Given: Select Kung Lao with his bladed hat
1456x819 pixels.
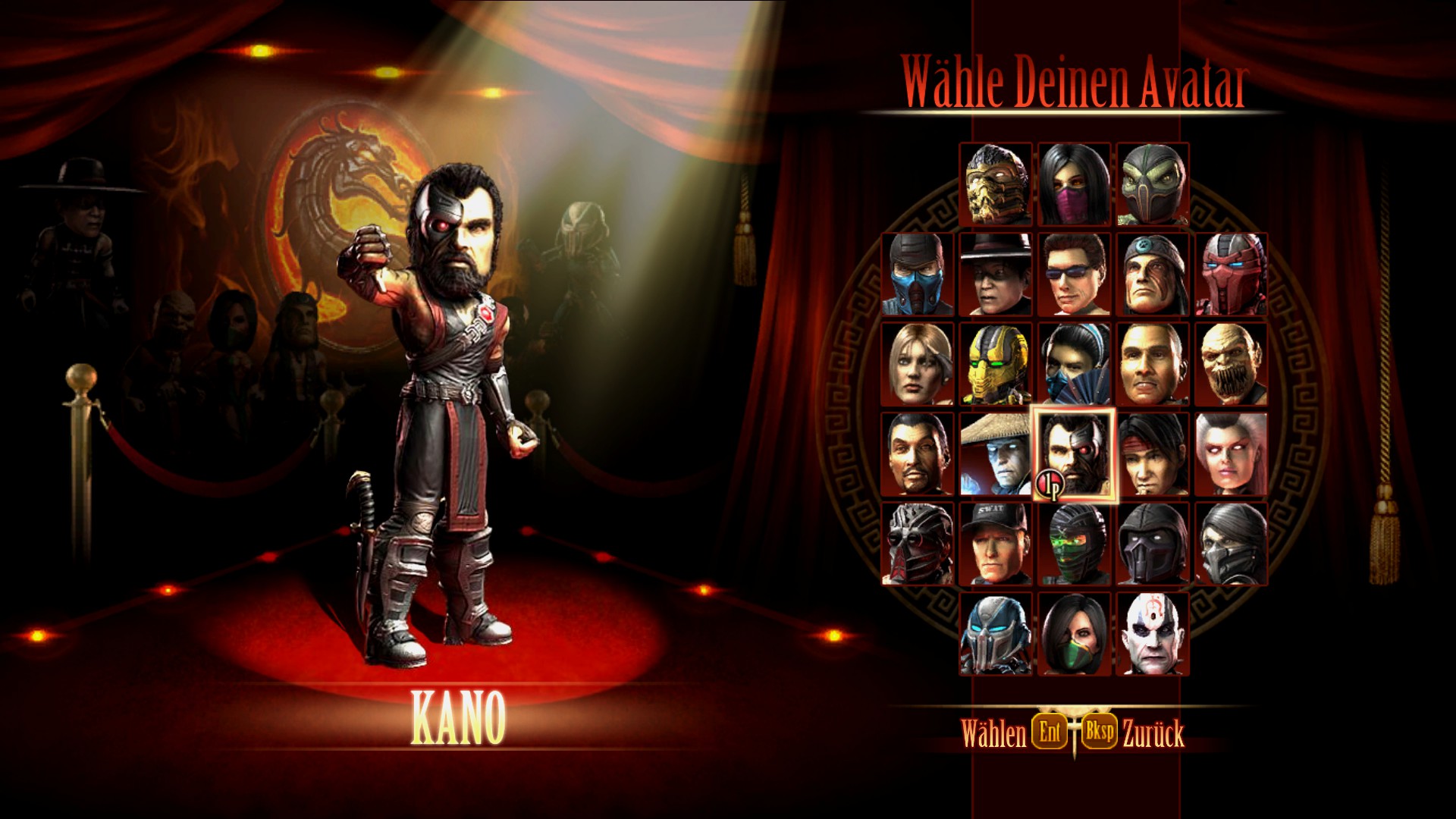Looking at the screenshot, I should pyautogui.click(x=996, y=277).
